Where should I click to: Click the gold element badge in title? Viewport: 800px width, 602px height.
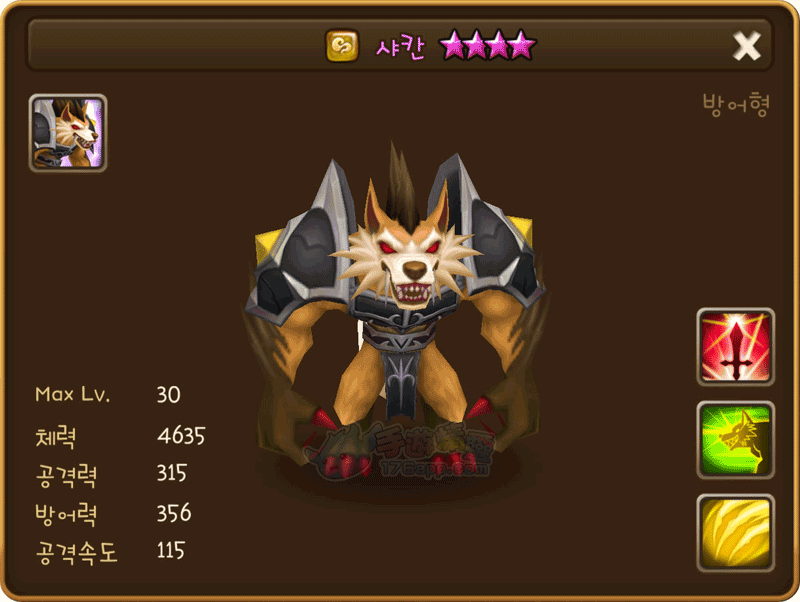(x=342, y=46)
